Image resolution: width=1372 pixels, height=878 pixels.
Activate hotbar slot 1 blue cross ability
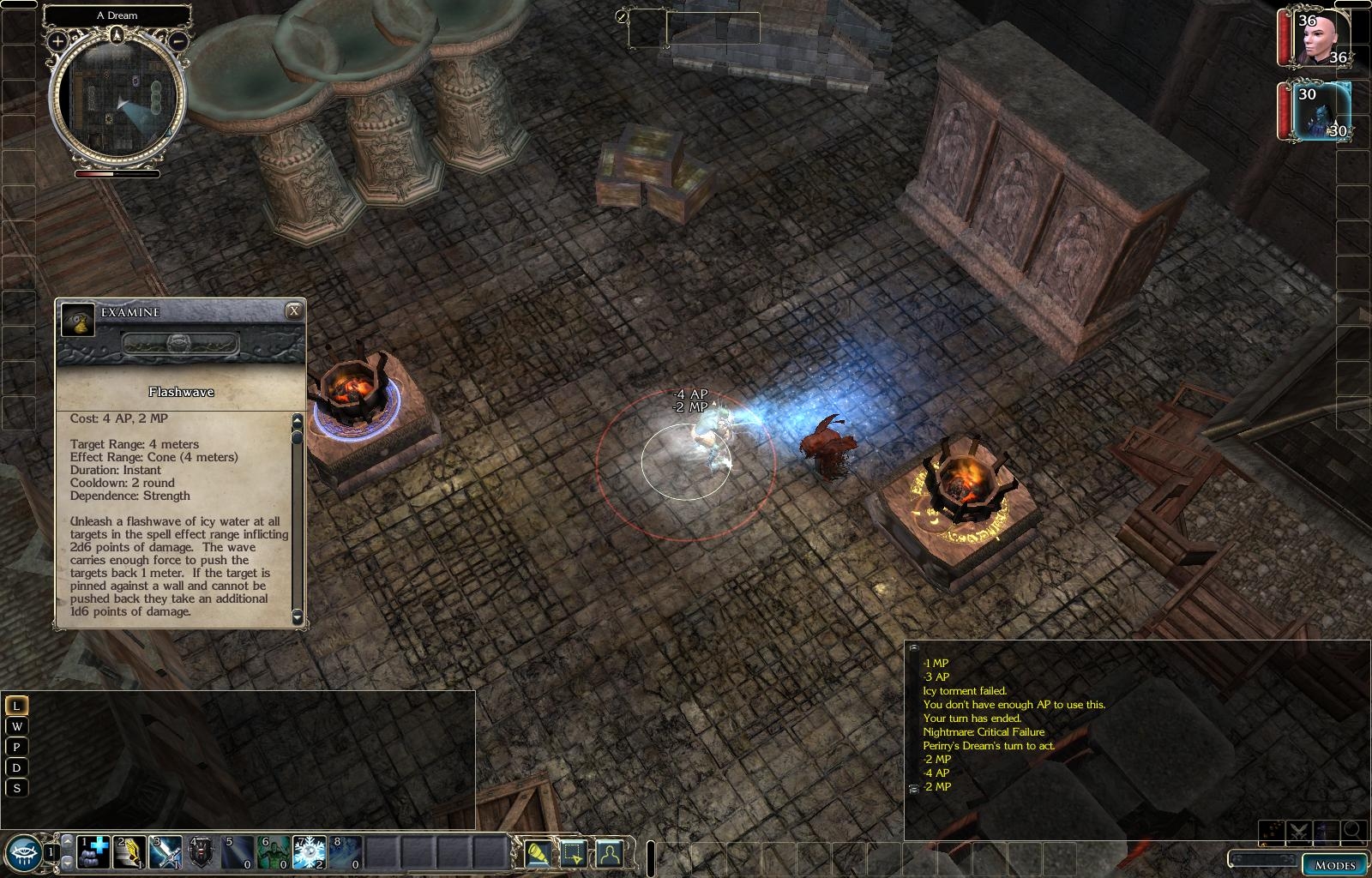click(x=93, y=852)
